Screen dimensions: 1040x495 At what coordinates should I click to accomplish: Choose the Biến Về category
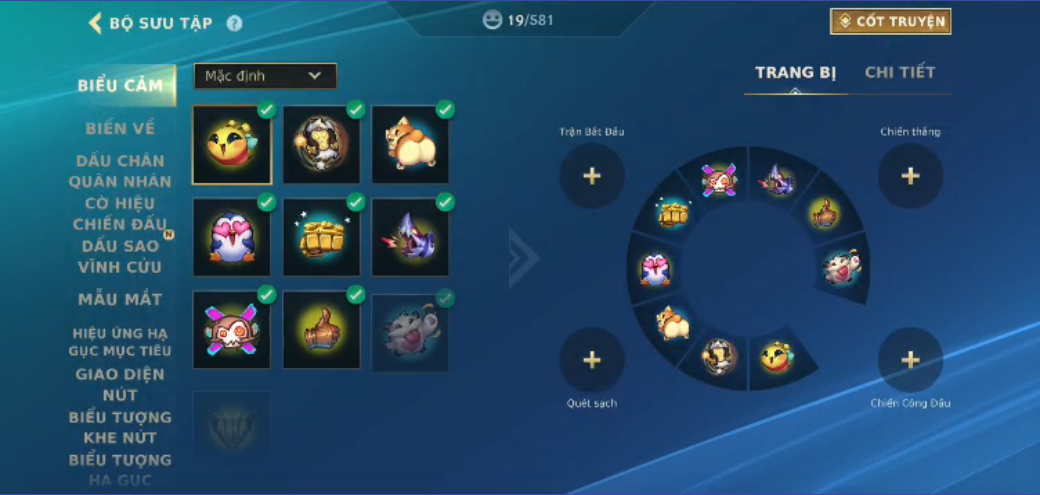[x=120, y=128]
